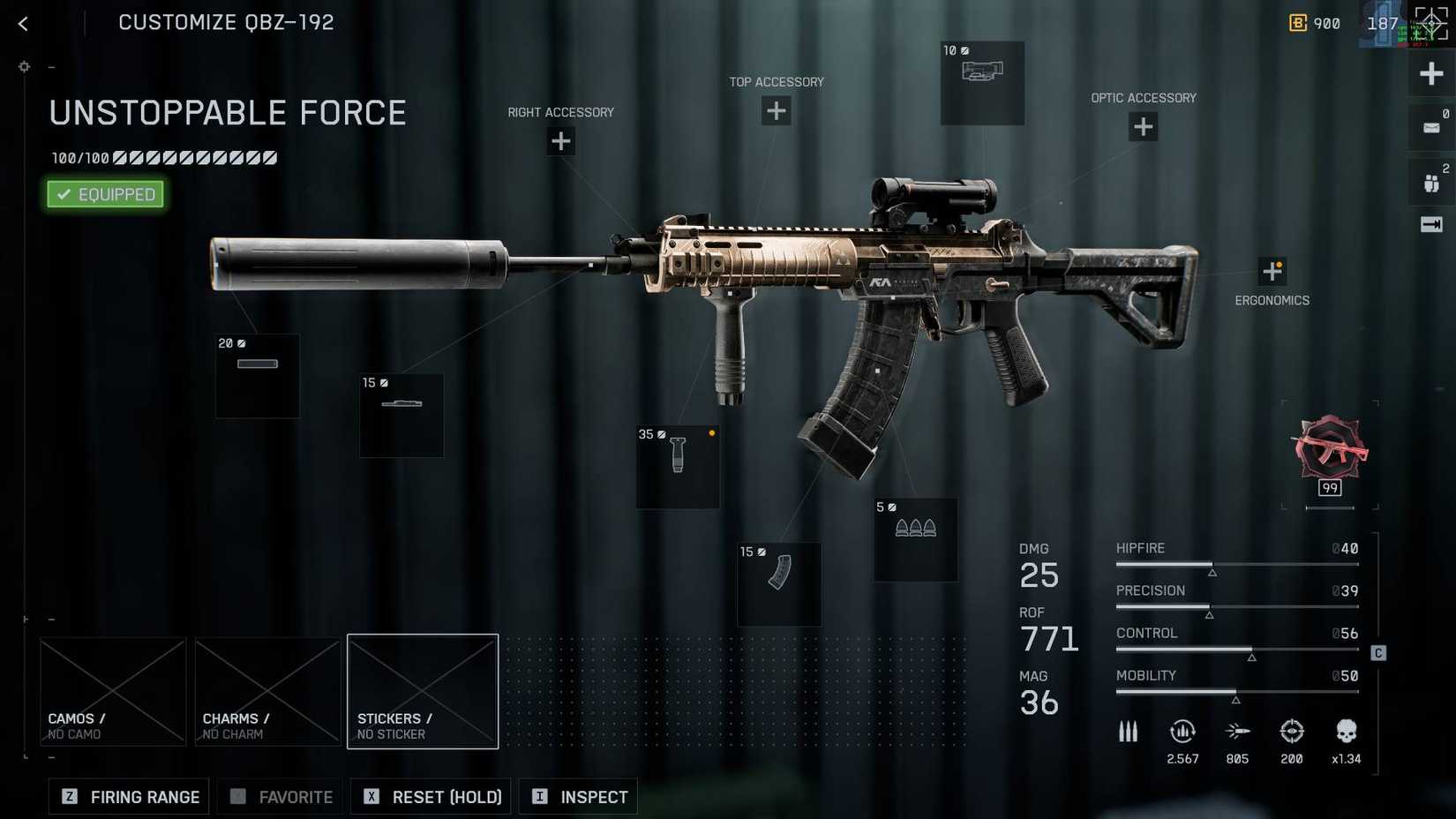Select the magazine attachment slot with 15 options

(777, 583)
